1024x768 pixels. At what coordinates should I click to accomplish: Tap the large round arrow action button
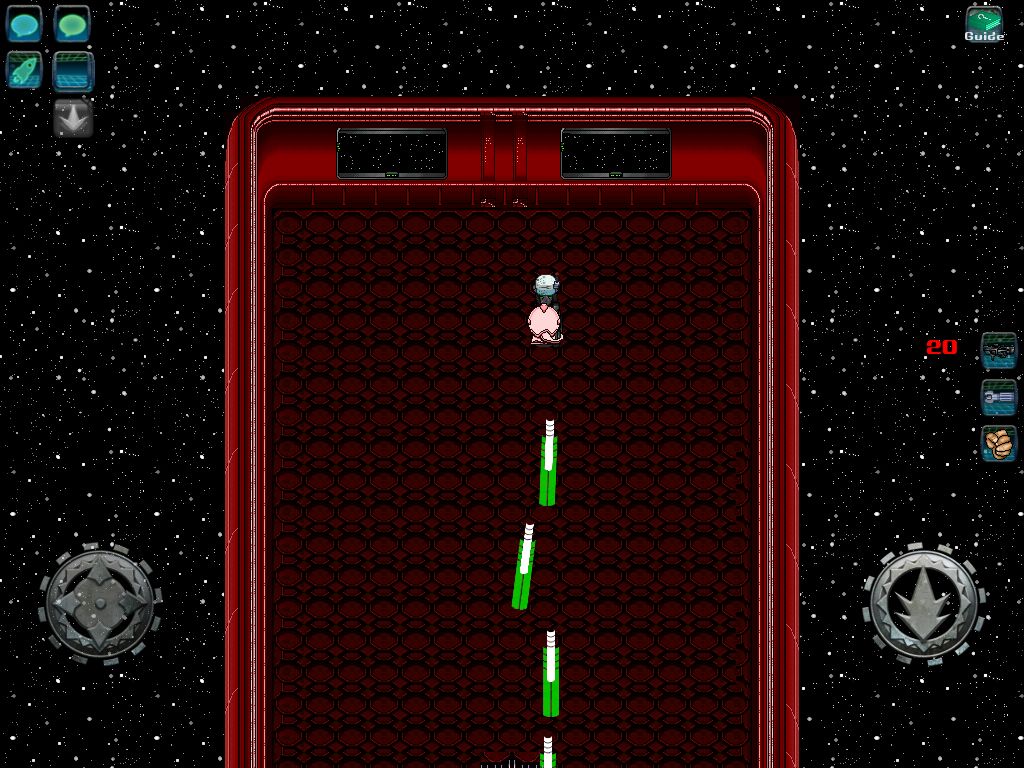[x=922, y=603]
